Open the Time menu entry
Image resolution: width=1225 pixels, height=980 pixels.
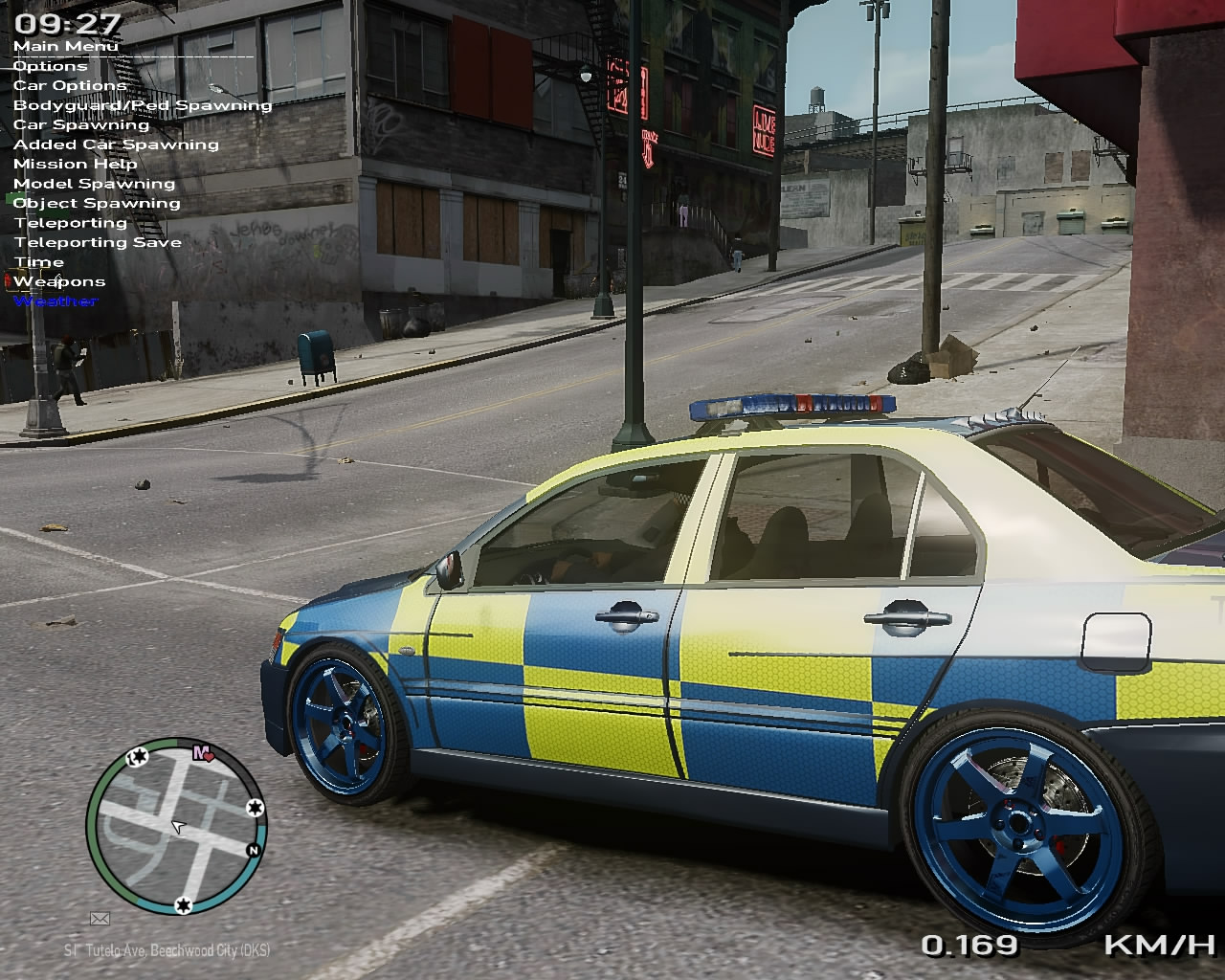click(x=39, y=262)
